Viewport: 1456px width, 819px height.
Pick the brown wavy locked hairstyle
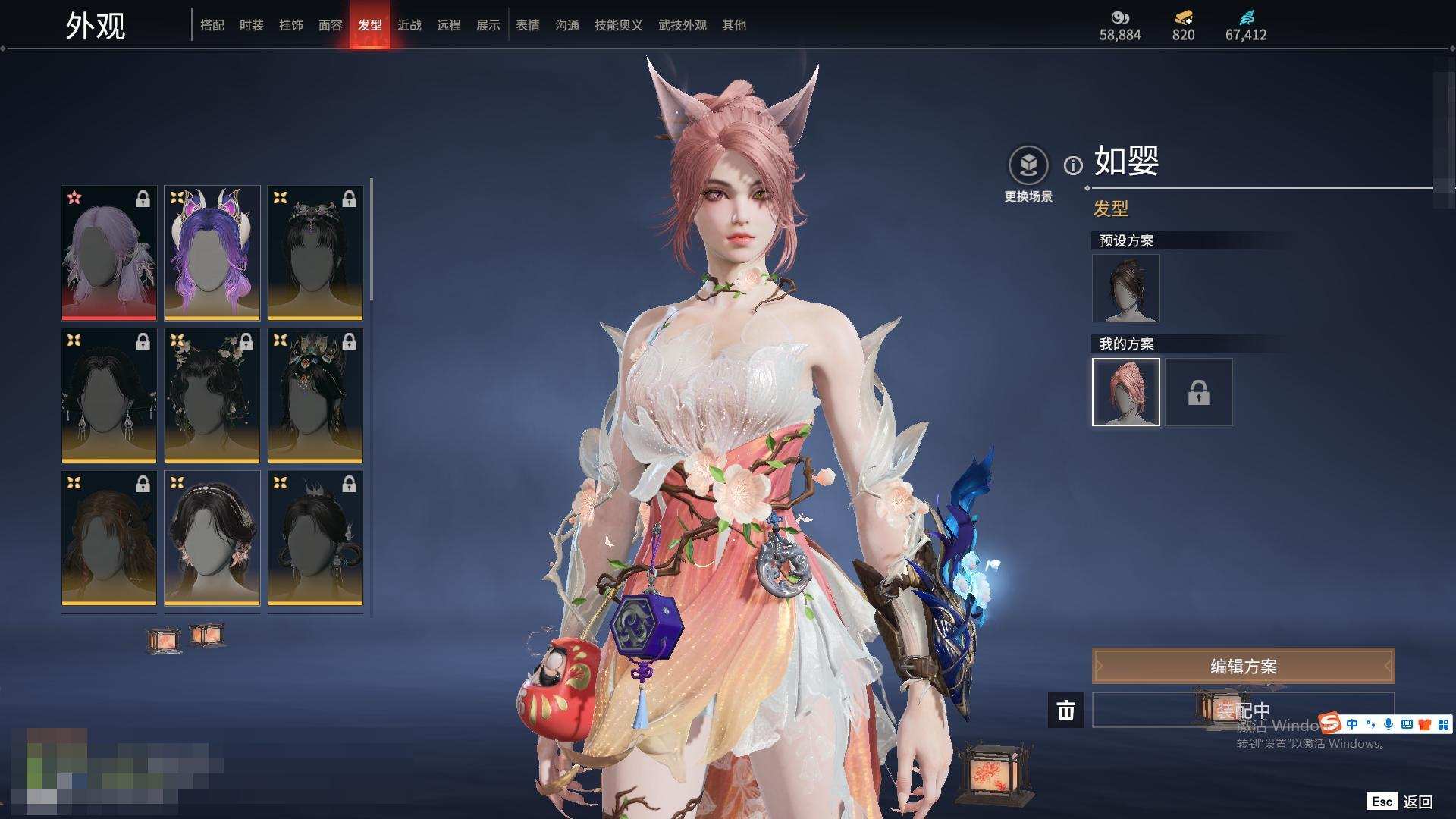click(x=109, y=538)
